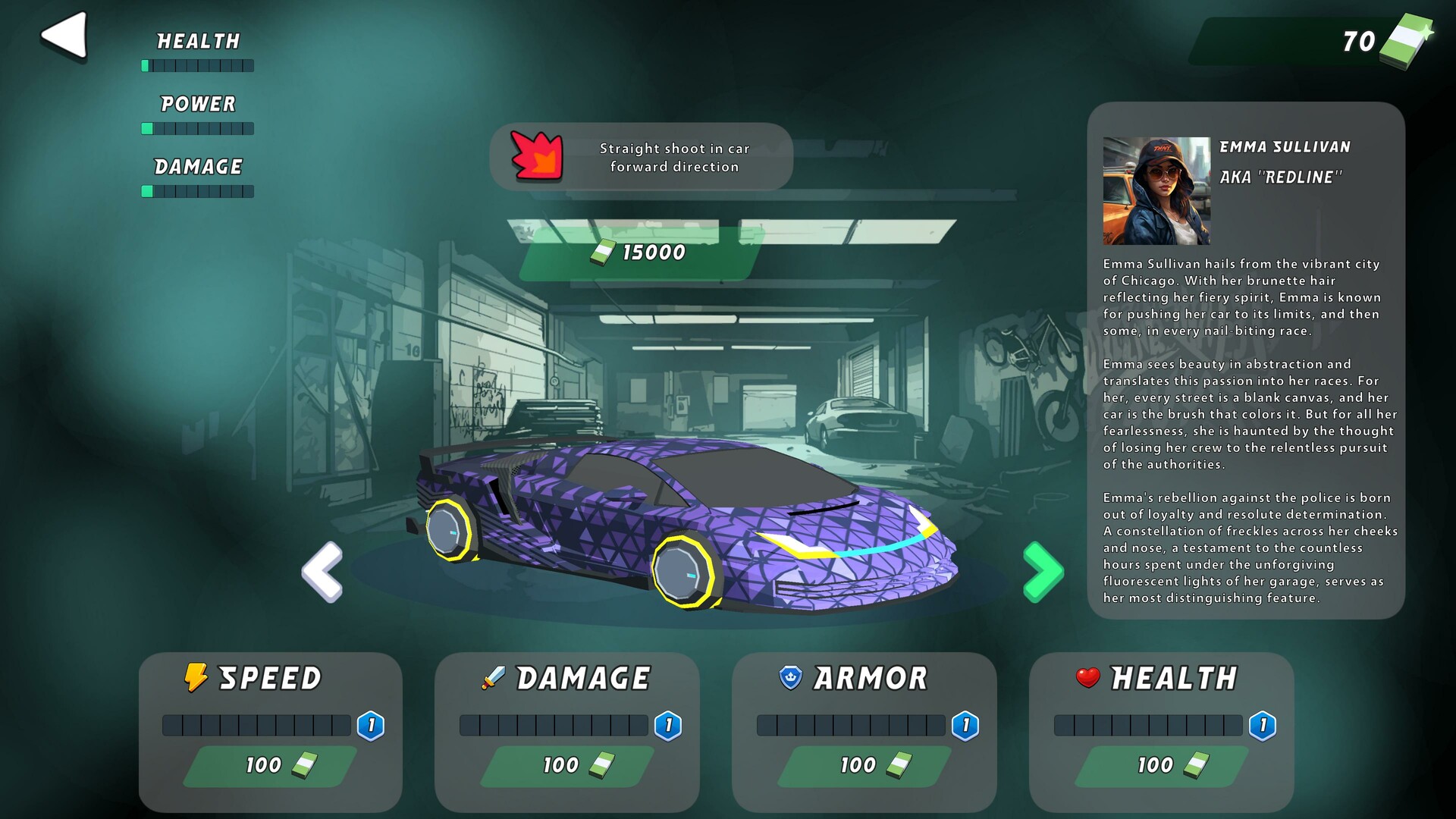Click the back arrow in the top left
This screenshot has height=819, width=1456.
pos(62,33)
